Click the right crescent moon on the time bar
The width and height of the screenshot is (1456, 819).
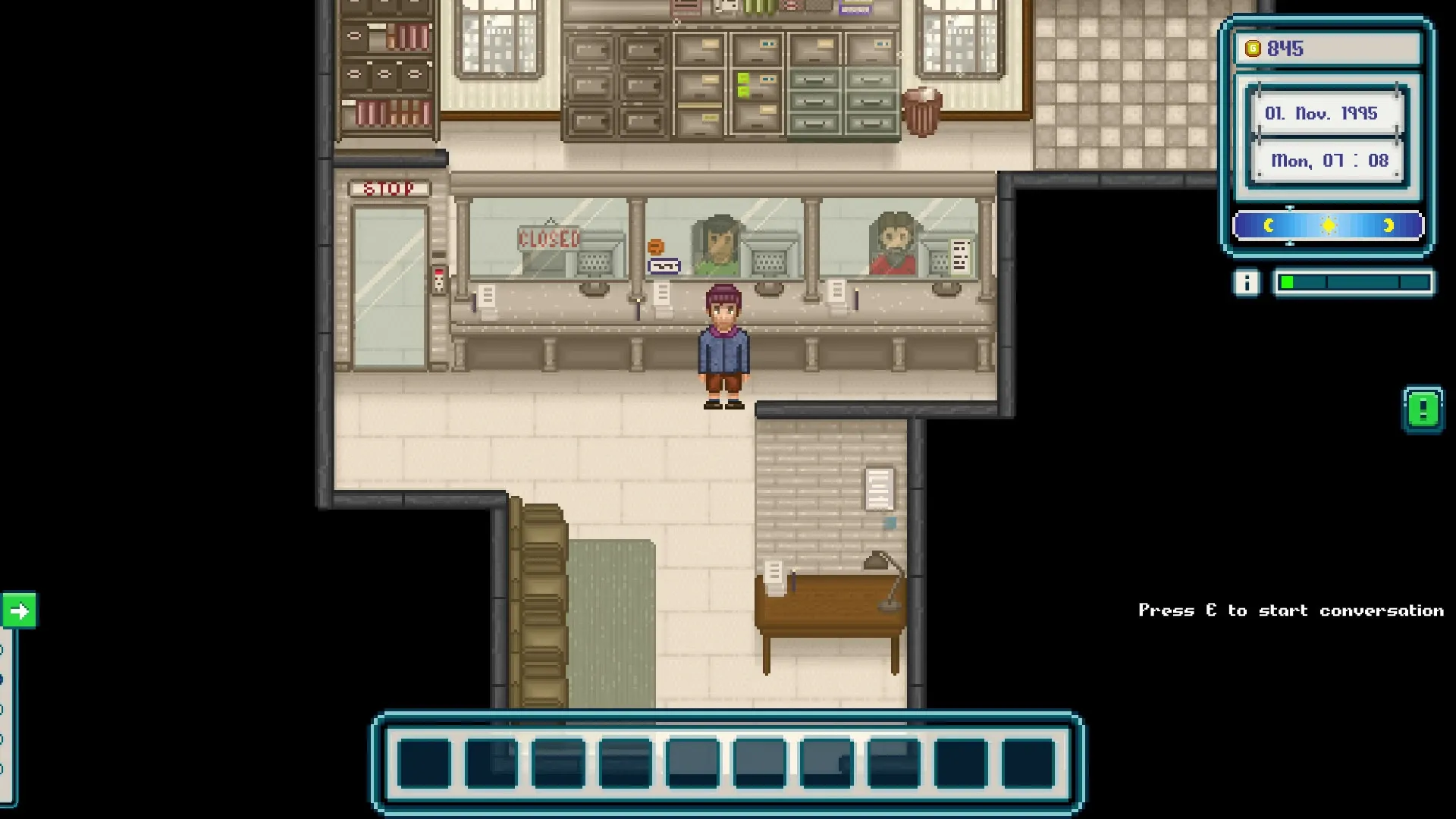1389,225
